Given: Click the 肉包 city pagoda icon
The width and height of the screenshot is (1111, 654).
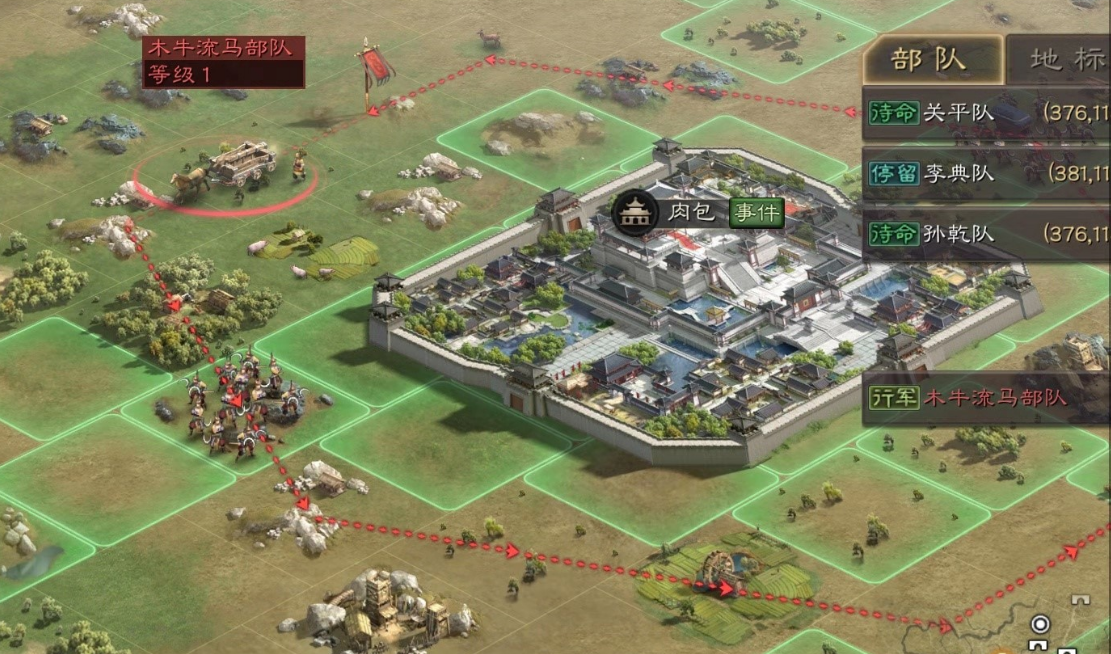Looking at the screenshot, I should [x=633, y=212].
